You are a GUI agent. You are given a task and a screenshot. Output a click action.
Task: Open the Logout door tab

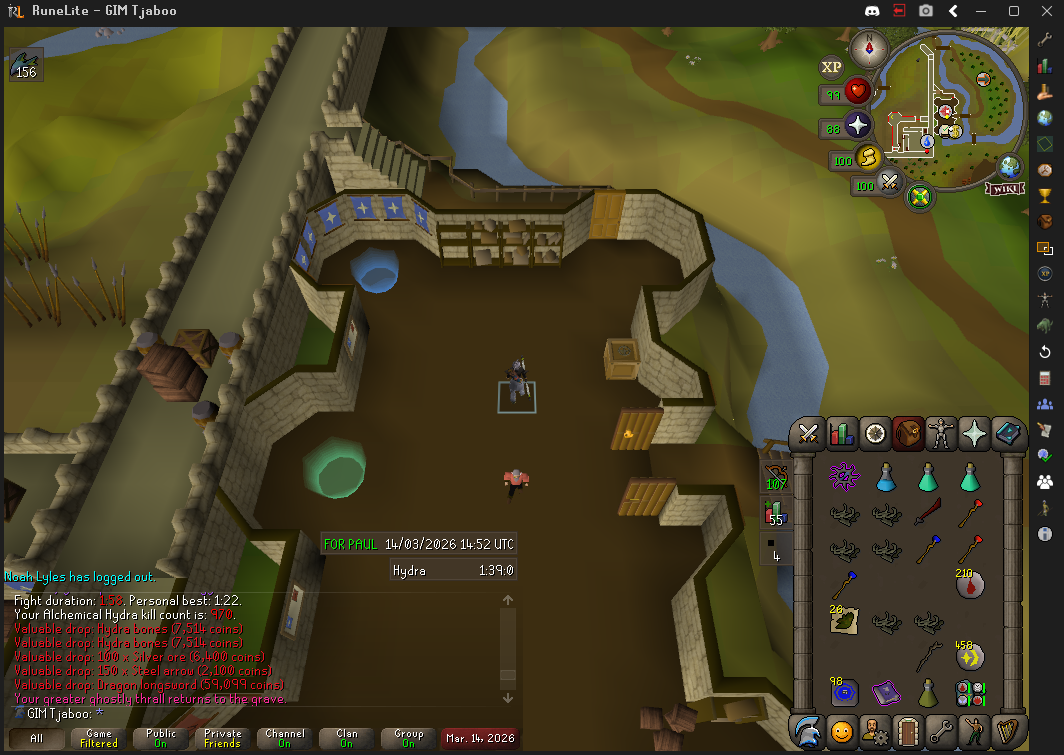pyautogui.click(x=908, y=732)
